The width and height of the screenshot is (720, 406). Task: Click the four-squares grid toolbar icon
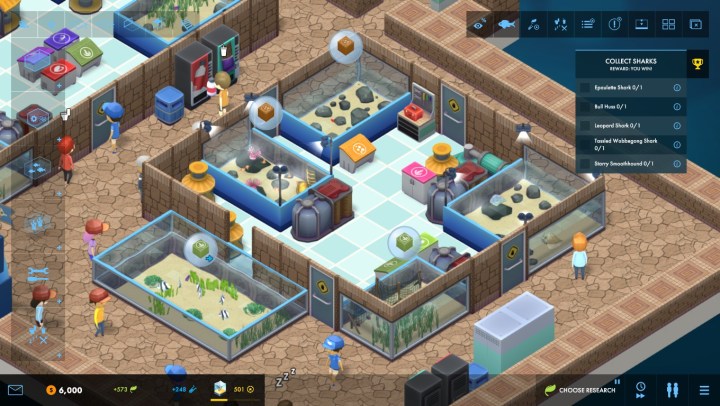coord(669,24)
